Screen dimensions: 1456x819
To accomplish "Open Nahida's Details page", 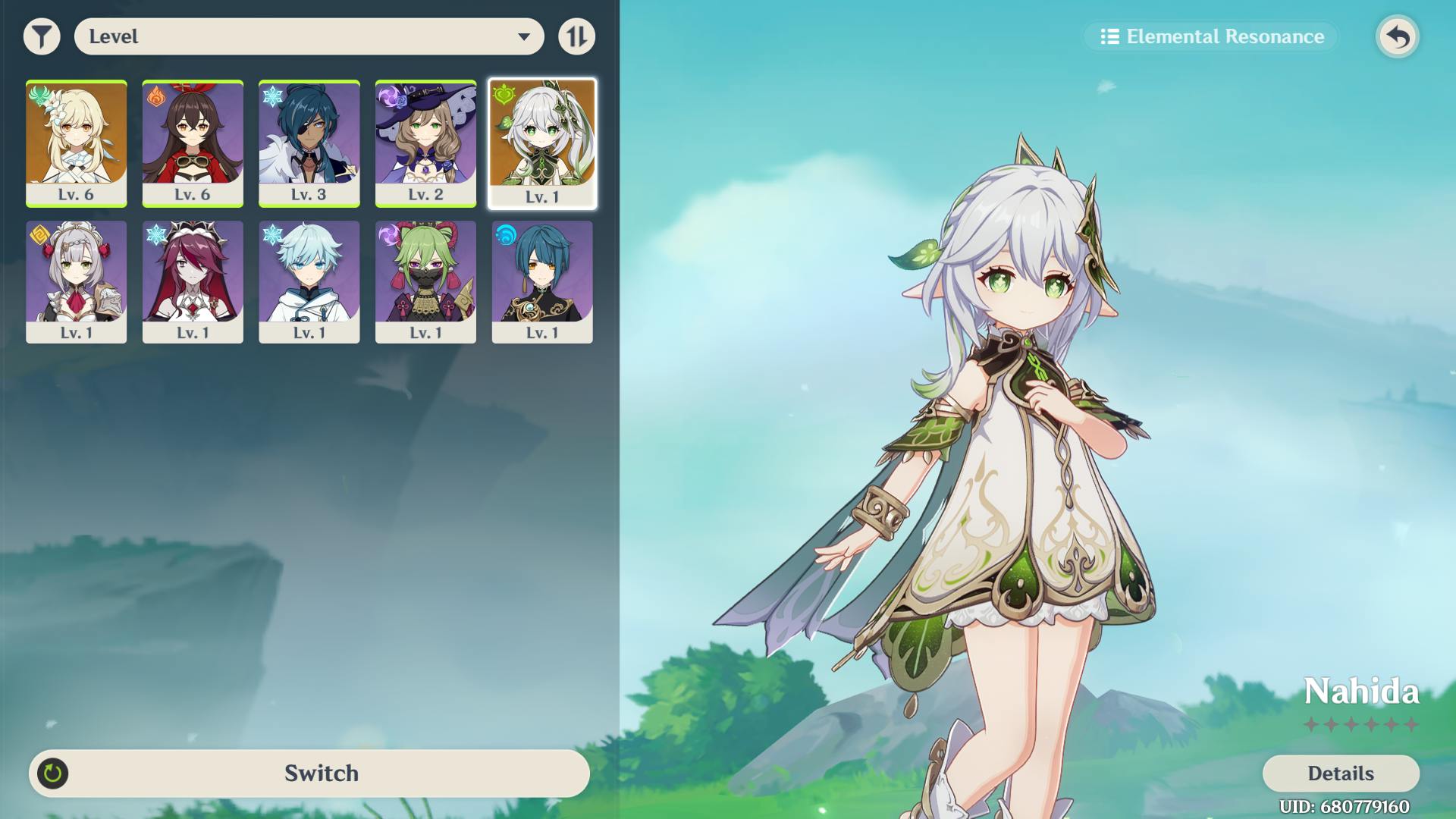I will click(1340, 773).
